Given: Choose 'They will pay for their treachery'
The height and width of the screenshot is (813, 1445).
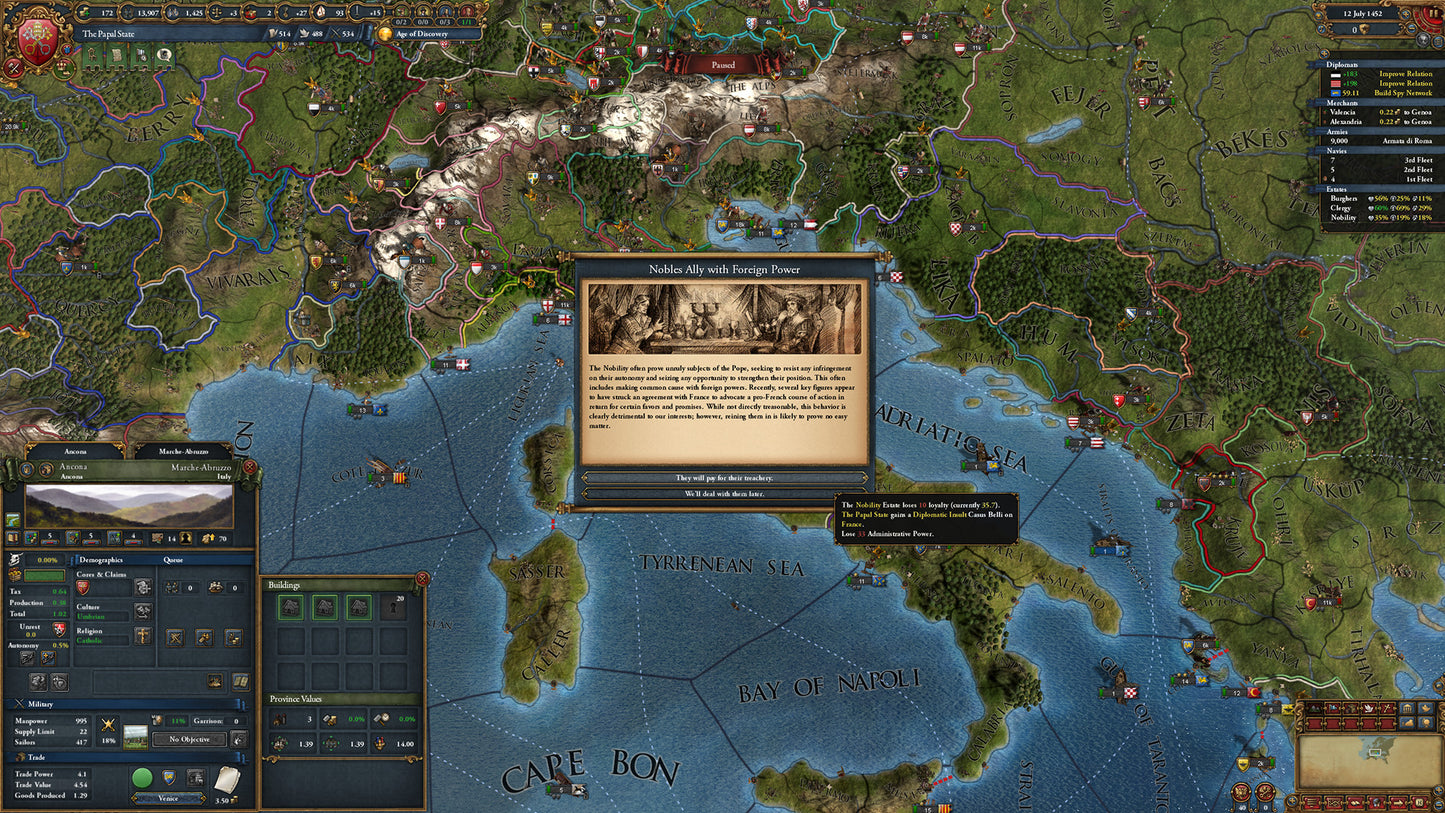Looking at the screenshot, I should pyautogui.click(x=722, y=478).
